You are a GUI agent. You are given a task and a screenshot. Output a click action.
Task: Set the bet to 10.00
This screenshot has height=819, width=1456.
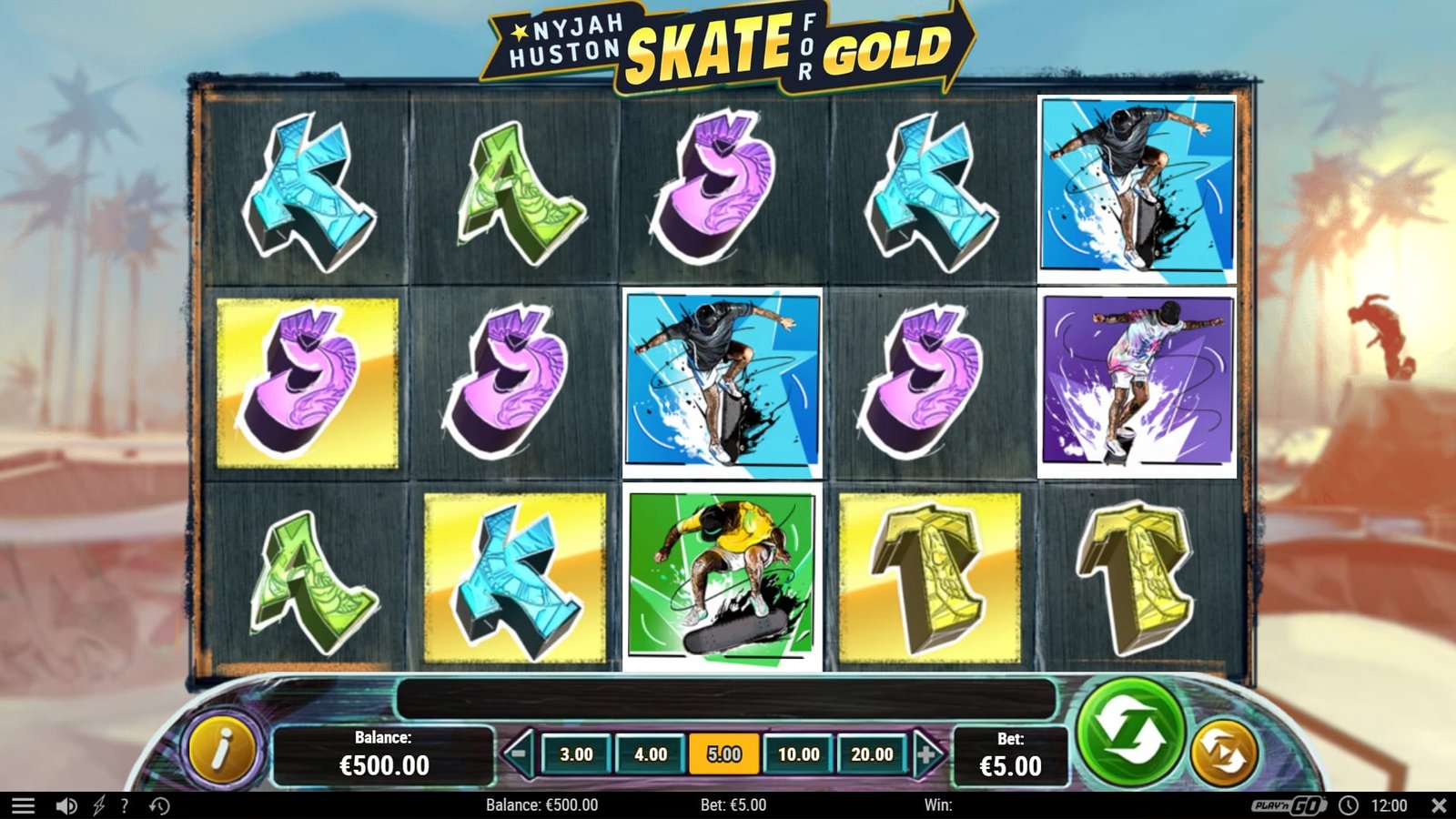click(798, 754)
